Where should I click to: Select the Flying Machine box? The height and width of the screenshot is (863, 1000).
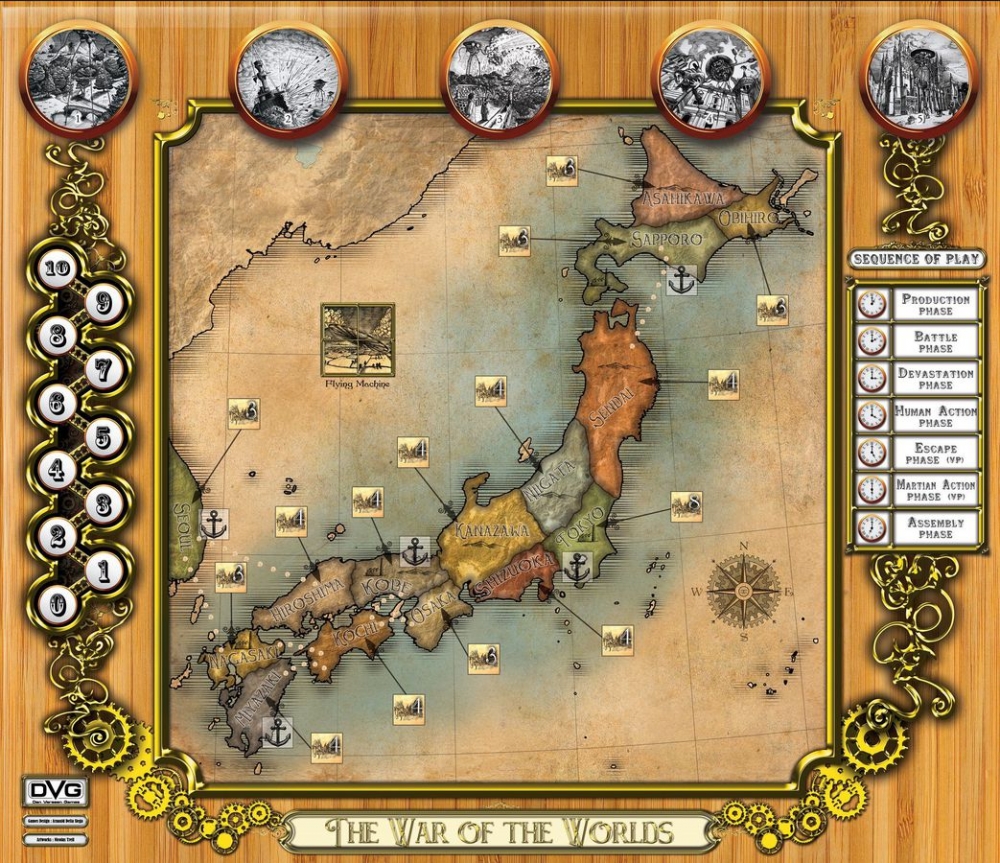pyautogui.click(x=357, y=338)
